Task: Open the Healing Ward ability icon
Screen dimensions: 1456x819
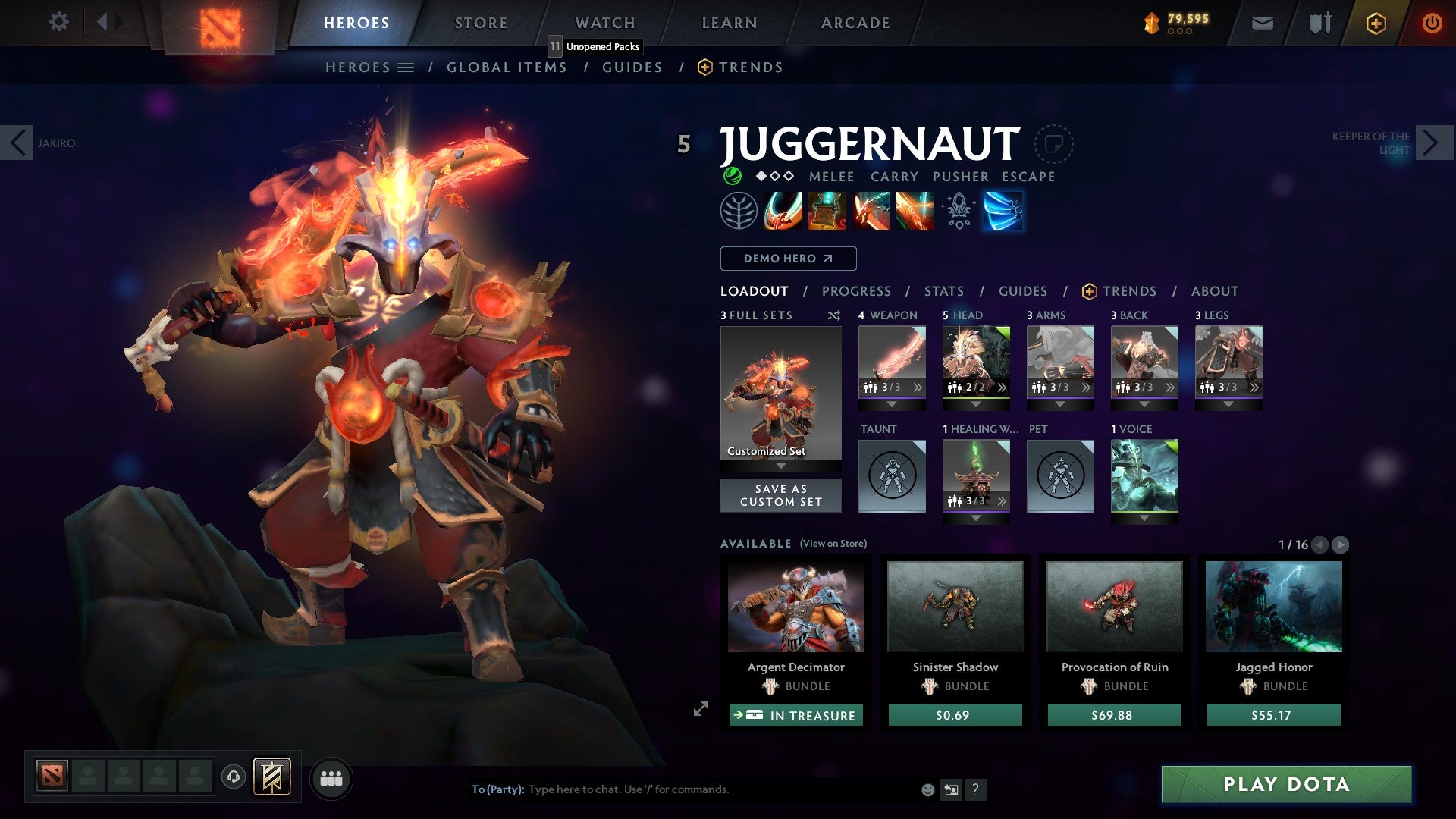Action: pyautogui.click(x=826, y=211)
